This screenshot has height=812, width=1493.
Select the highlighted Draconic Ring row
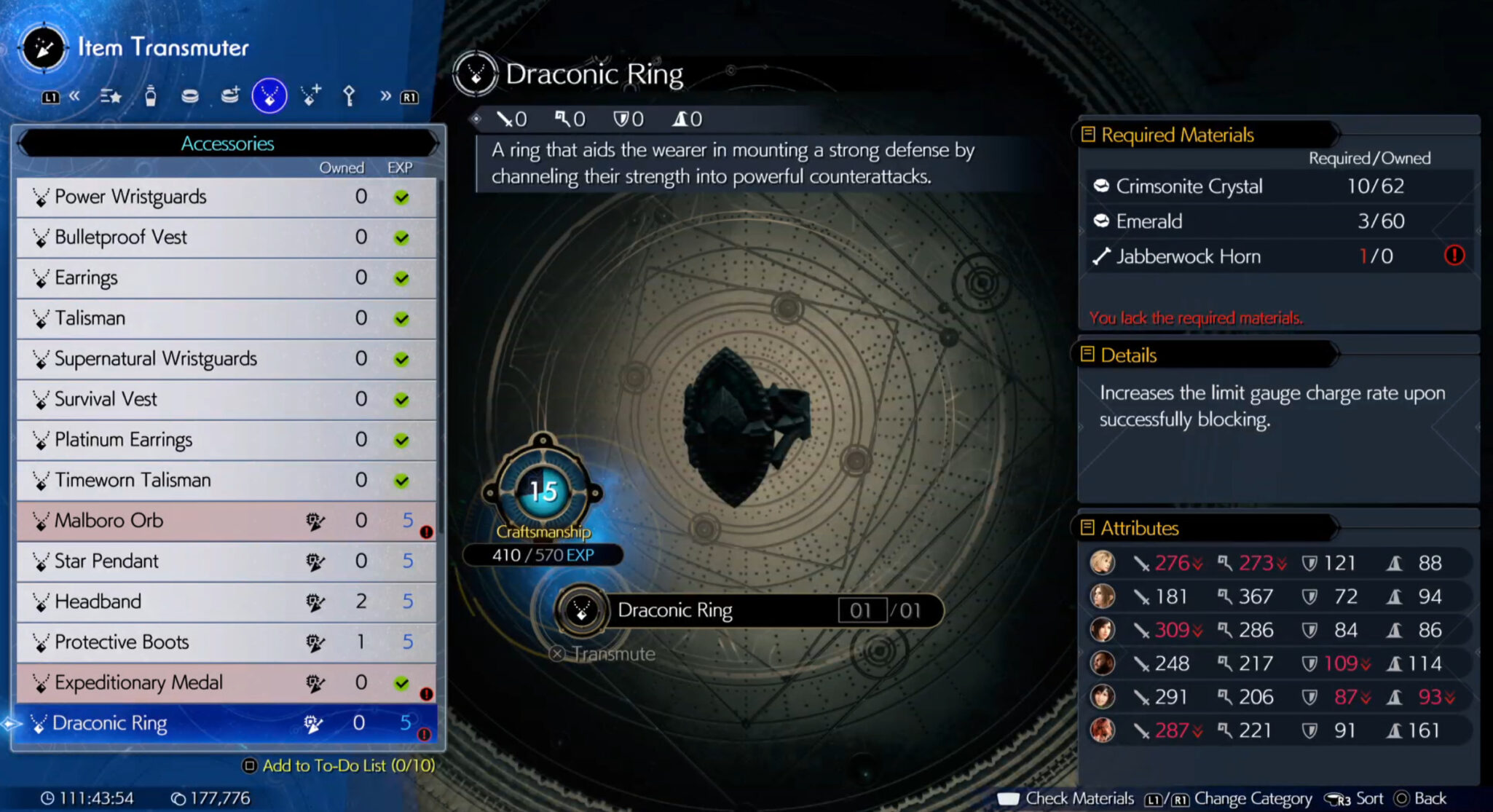coord(226,723)
